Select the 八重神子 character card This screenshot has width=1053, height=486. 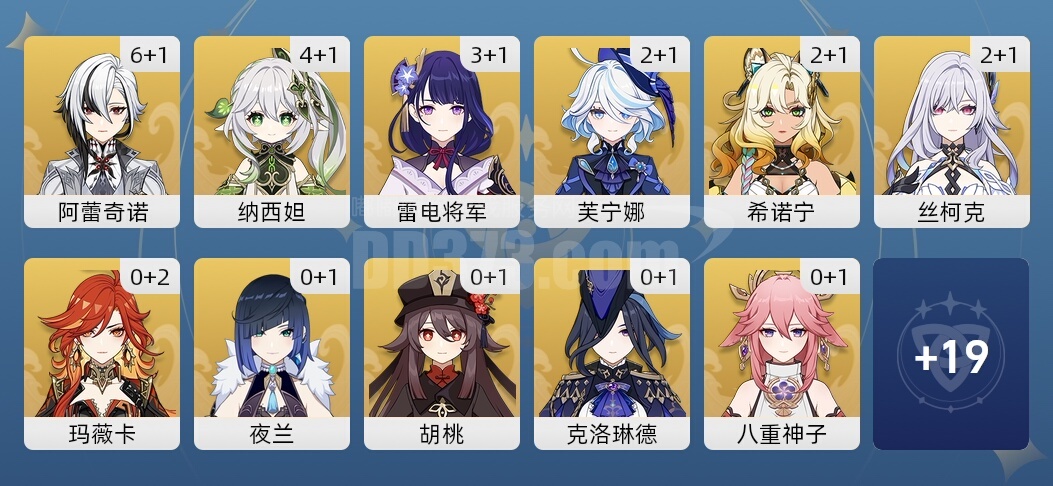782,353
